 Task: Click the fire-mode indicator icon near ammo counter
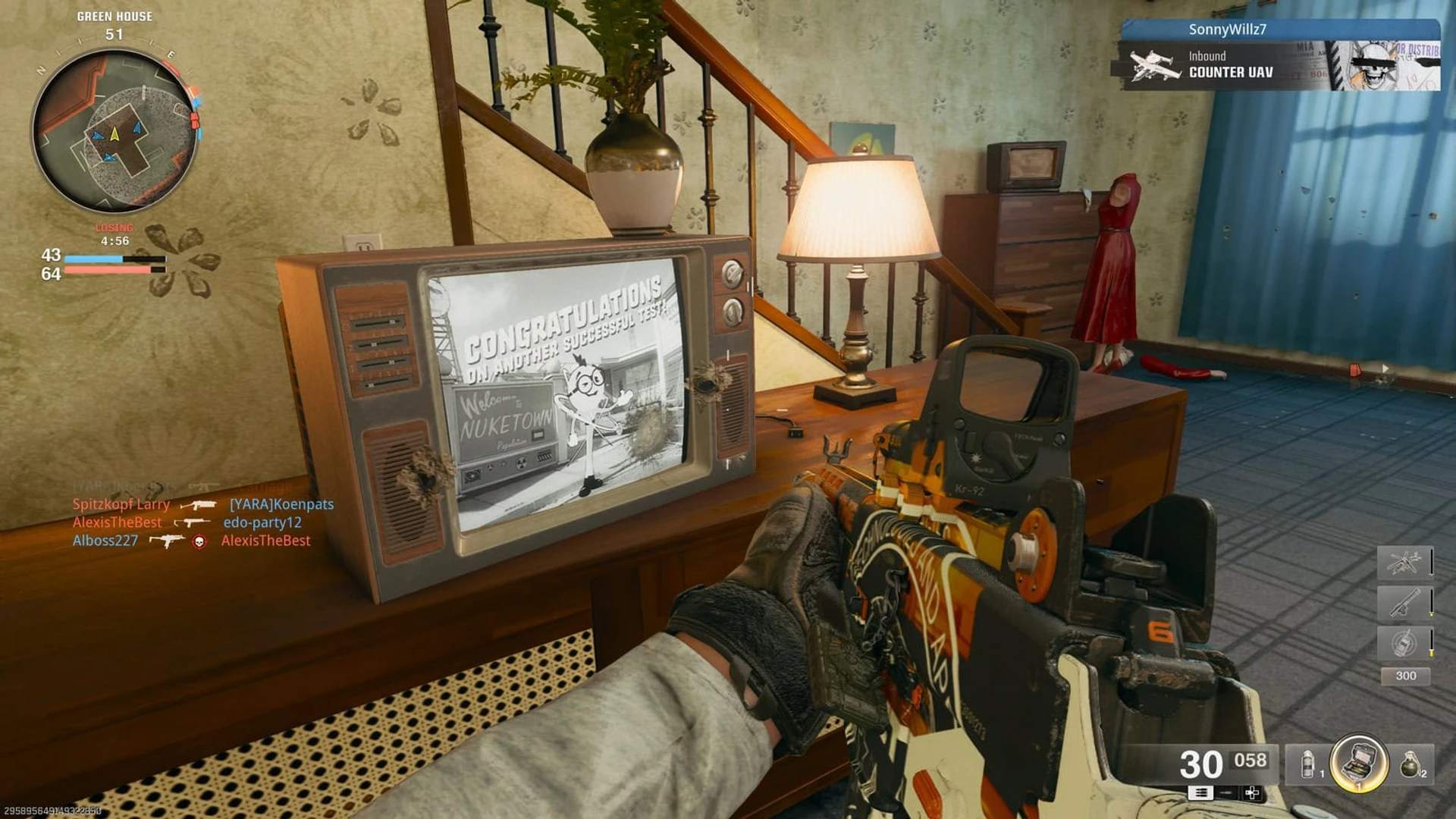pos(1200,793)
